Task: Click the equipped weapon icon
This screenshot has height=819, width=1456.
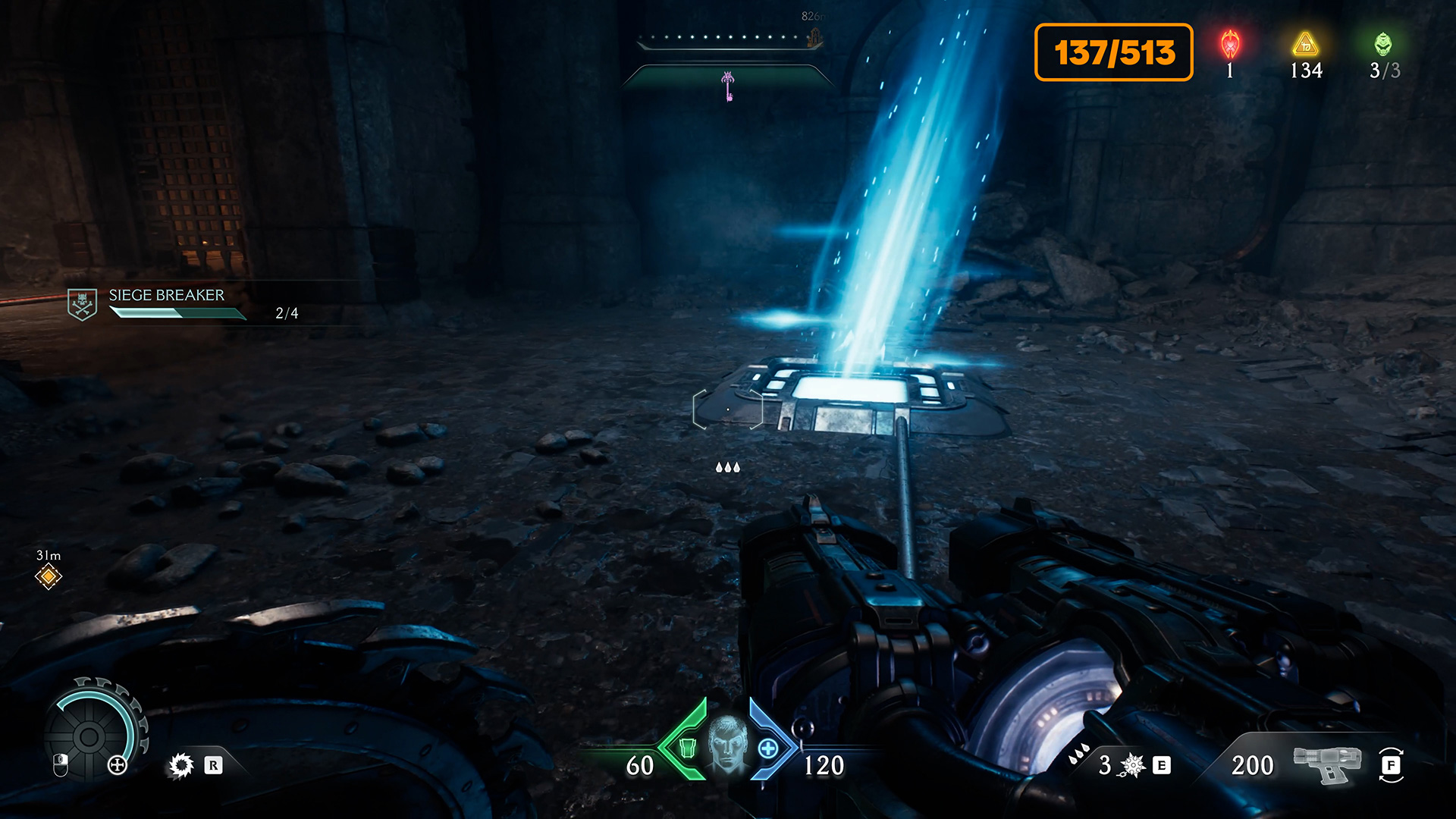Action: 1326,764
